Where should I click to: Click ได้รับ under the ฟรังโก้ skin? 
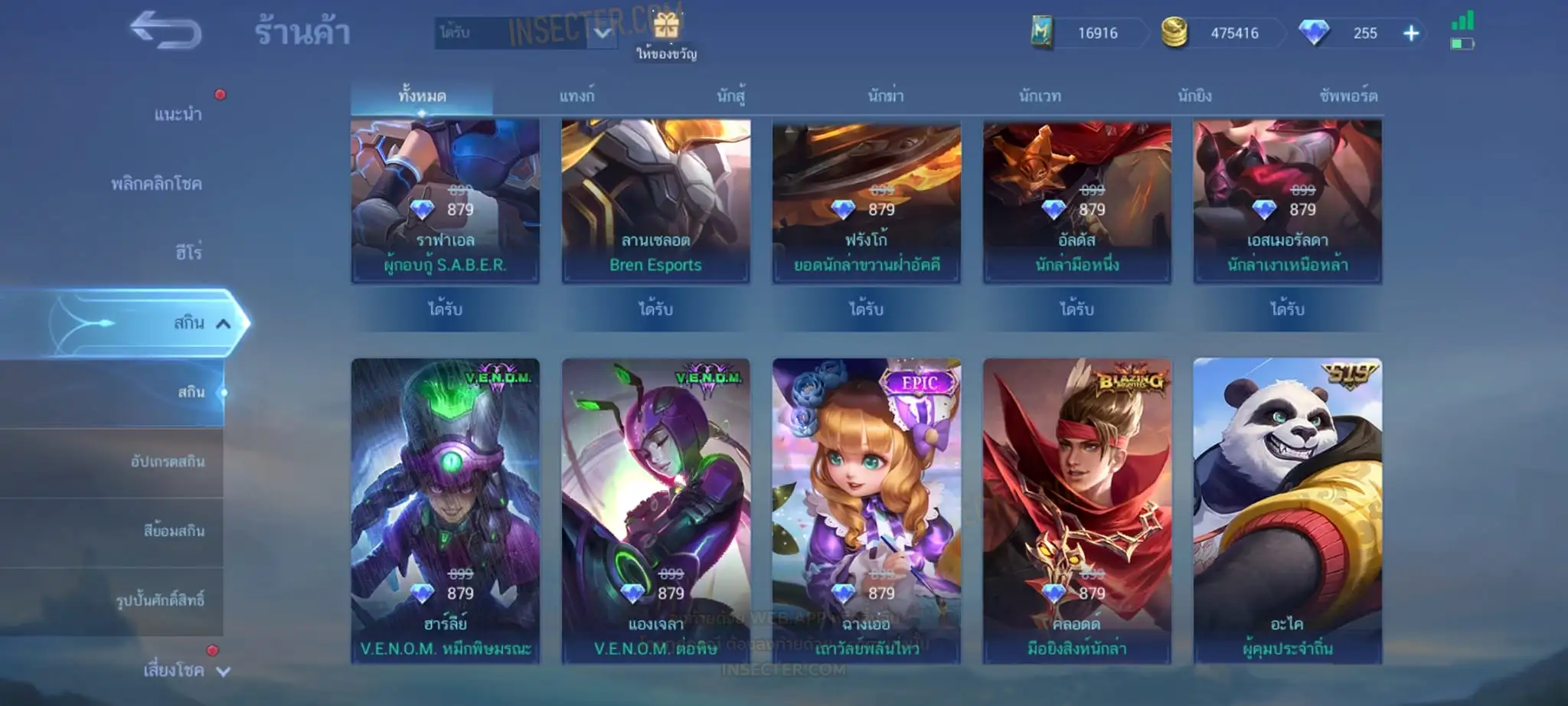pyautogui.click(x=866, y=309)
